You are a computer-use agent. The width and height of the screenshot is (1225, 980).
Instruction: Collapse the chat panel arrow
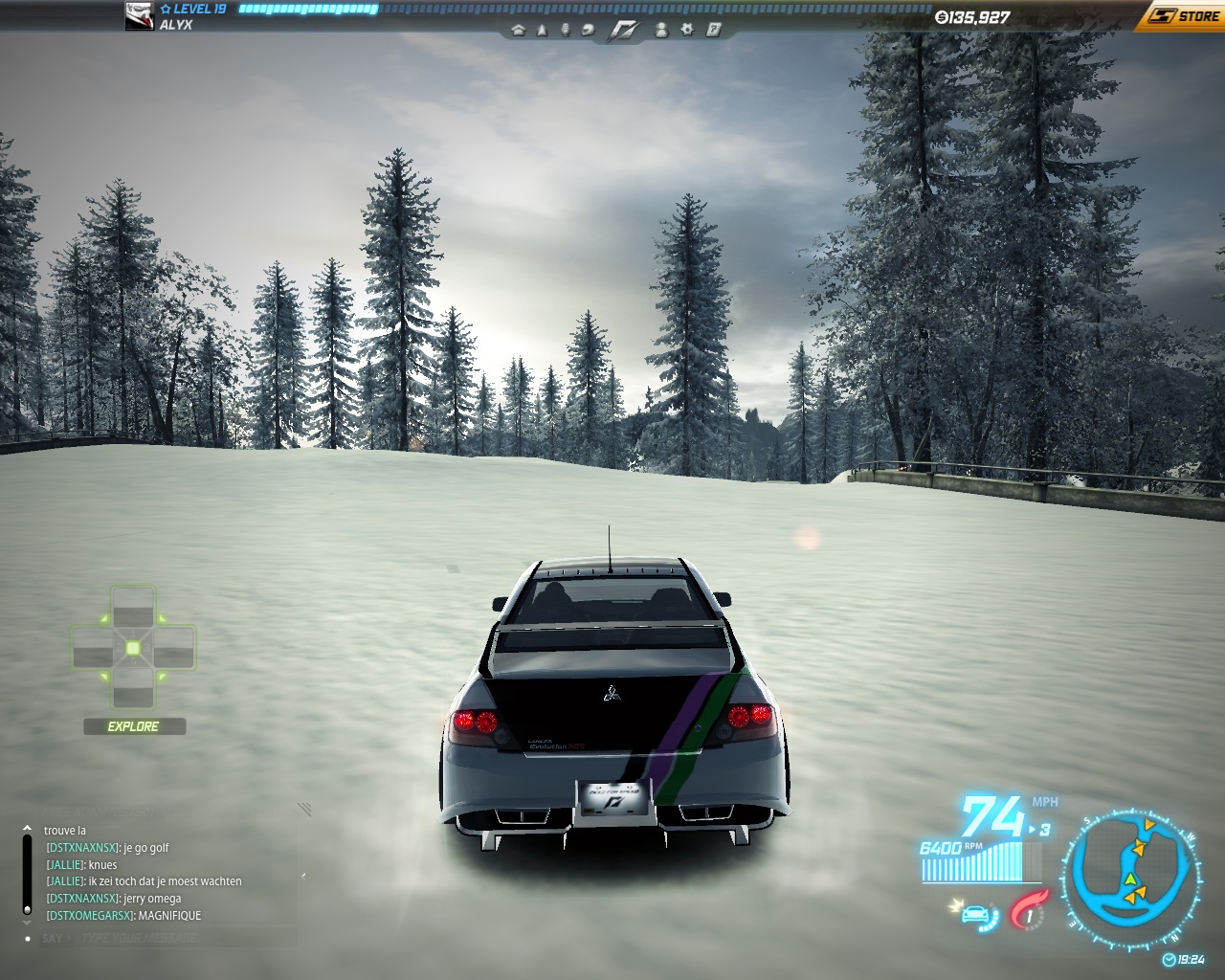click(x=303, y=877)
